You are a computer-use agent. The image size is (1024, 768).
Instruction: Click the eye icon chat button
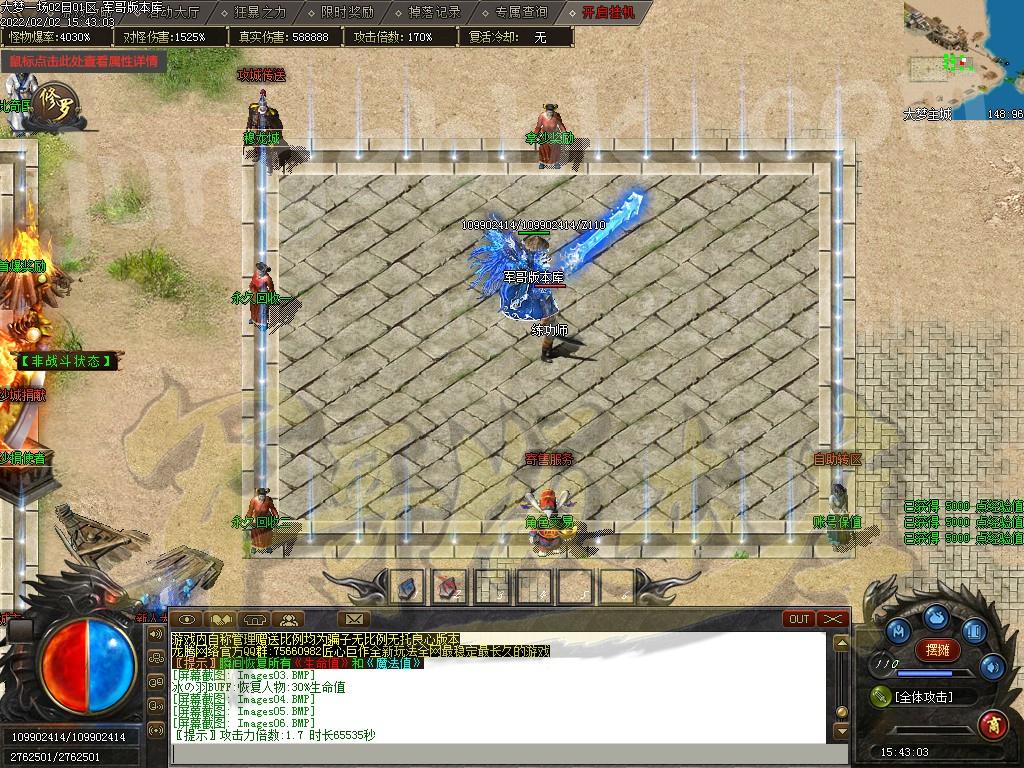pyautogui.click(x=186, y=619)
